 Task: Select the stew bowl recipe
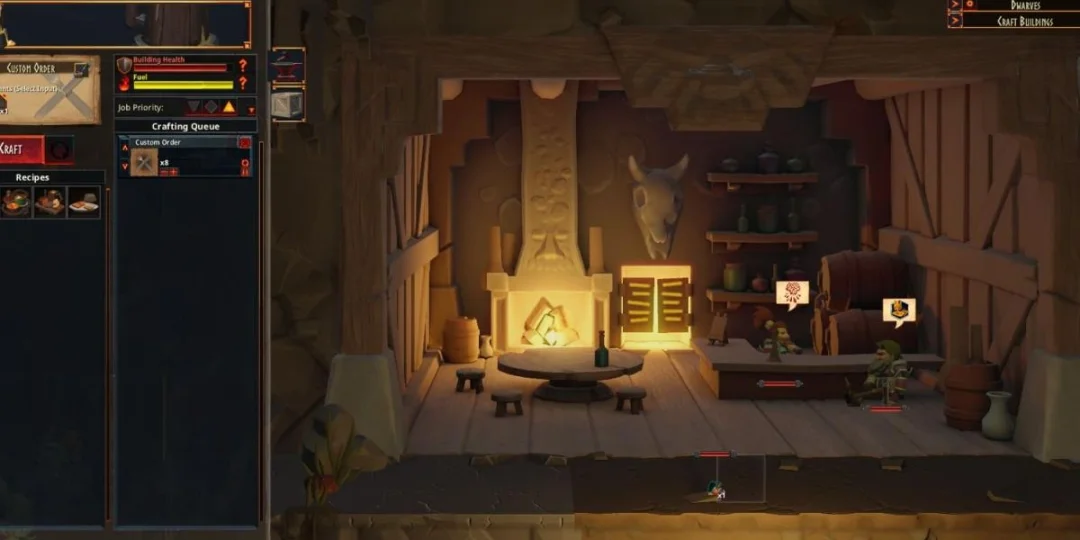tap(16, 201)
